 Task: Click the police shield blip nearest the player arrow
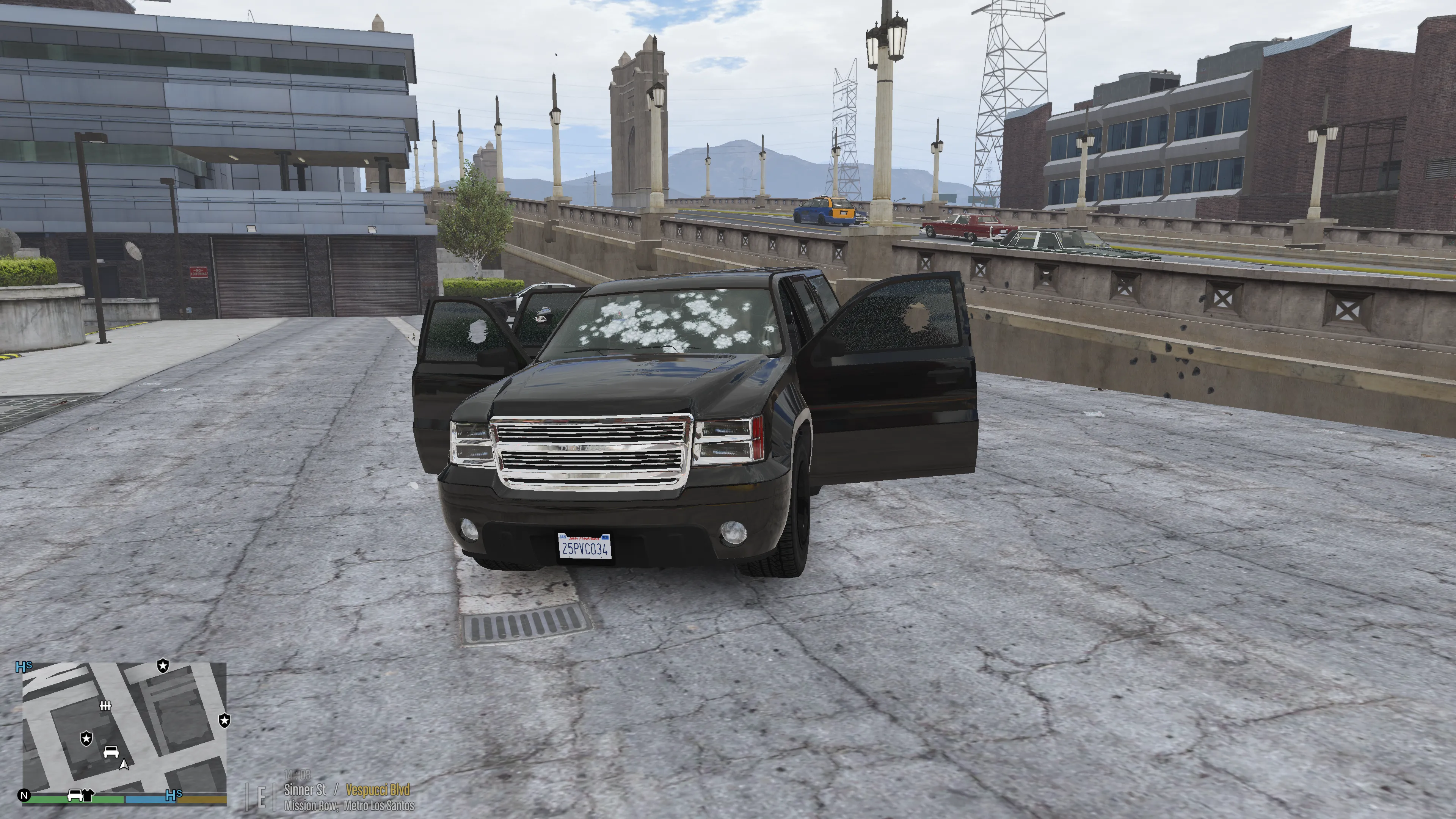coord(86,738)
